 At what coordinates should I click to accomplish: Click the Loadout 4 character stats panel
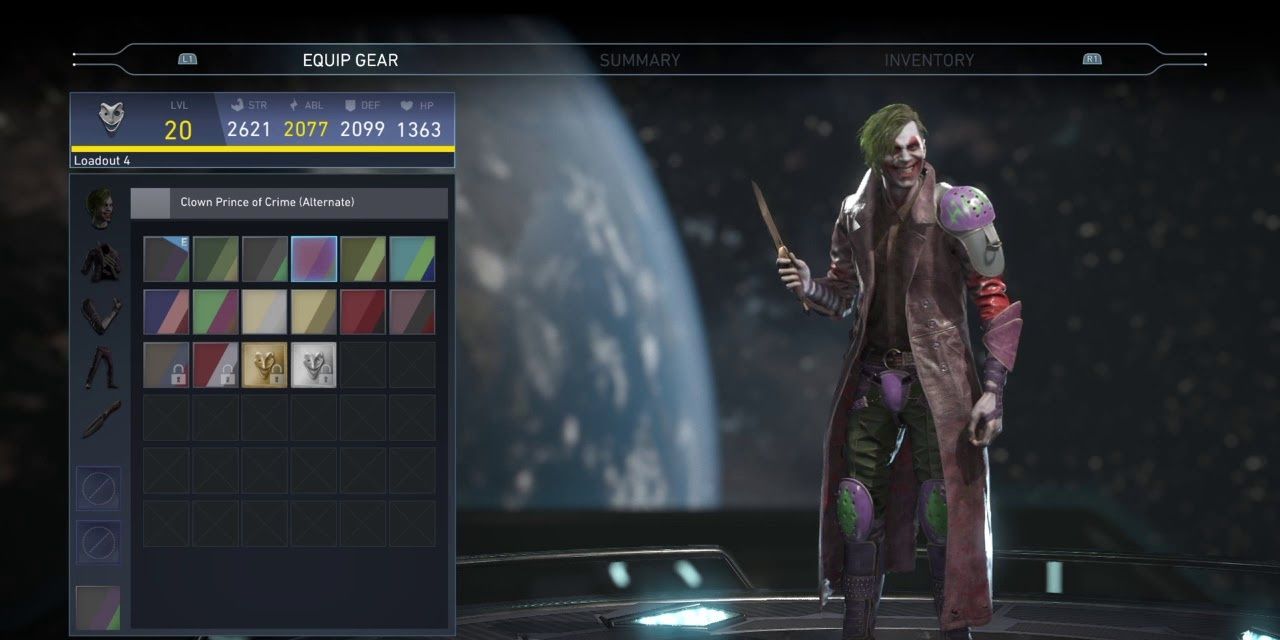(x=262, y=129)
